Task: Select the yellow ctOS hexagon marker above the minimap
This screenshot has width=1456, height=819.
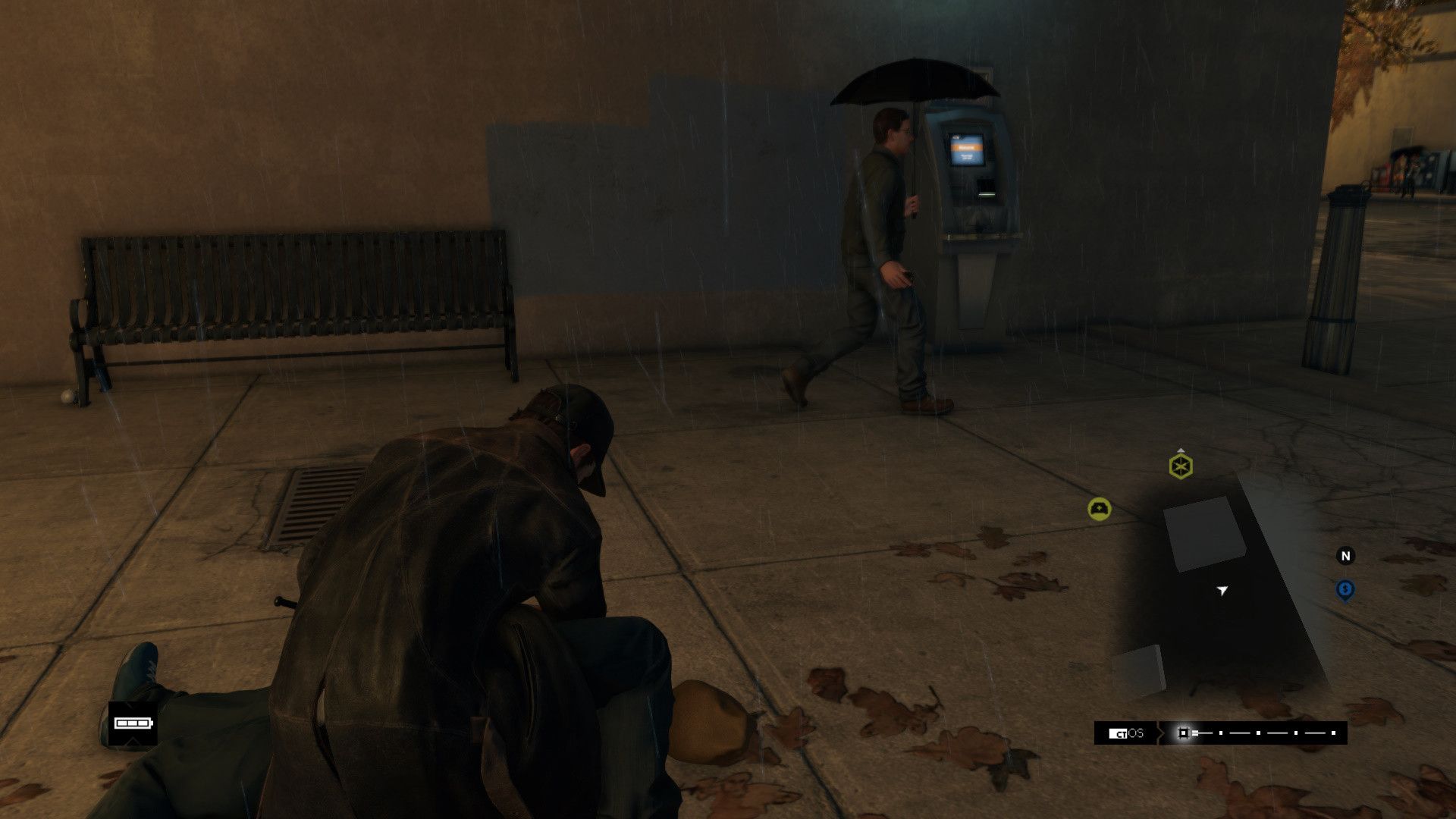Action: (1180, 466)
